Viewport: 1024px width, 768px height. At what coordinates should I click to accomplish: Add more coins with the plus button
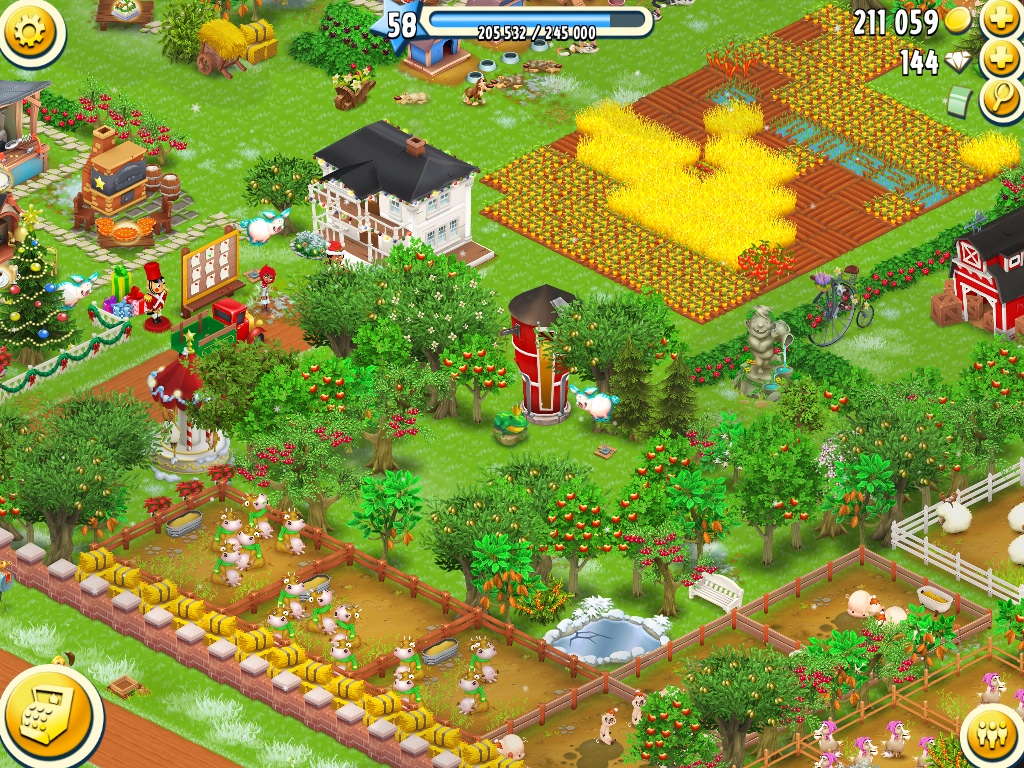1000,19
